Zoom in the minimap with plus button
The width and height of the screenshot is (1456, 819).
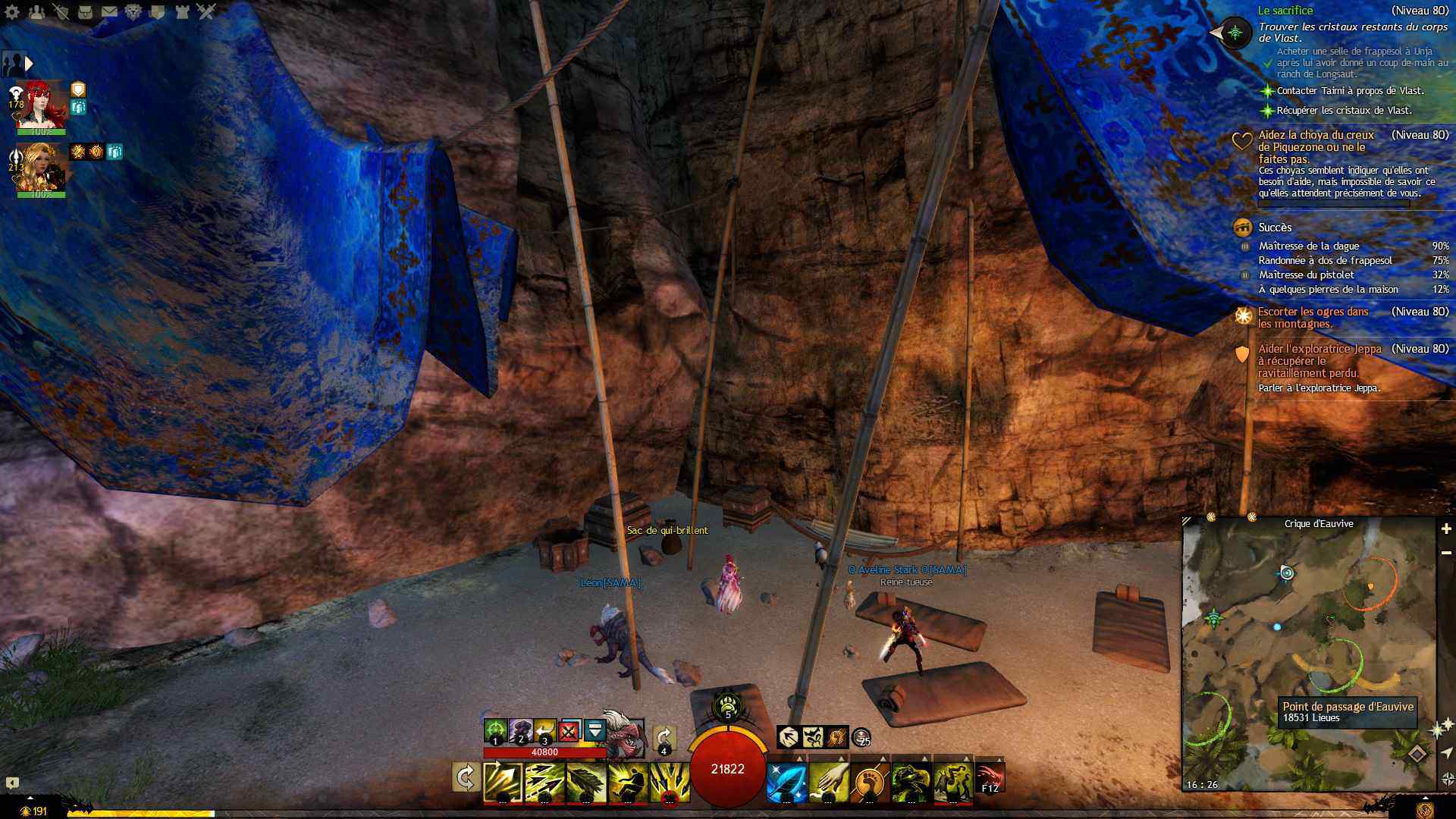click(1446, 529)
